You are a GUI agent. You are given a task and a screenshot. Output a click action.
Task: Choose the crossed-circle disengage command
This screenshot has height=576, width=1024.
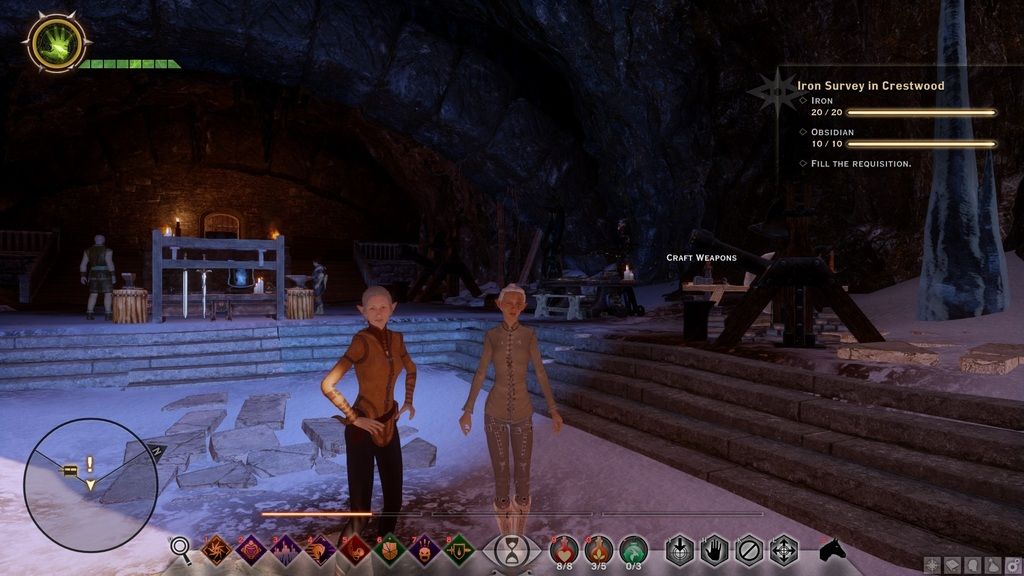pyautogui.click(x=749, y=550)
